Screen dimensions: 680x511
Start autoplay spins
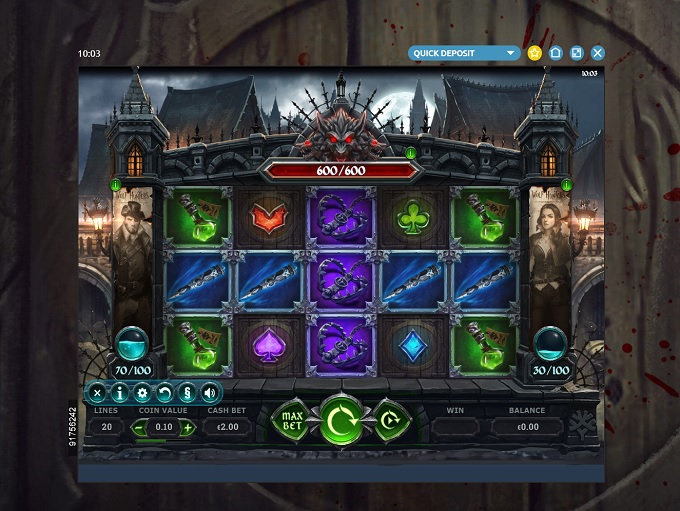point(392,421)
